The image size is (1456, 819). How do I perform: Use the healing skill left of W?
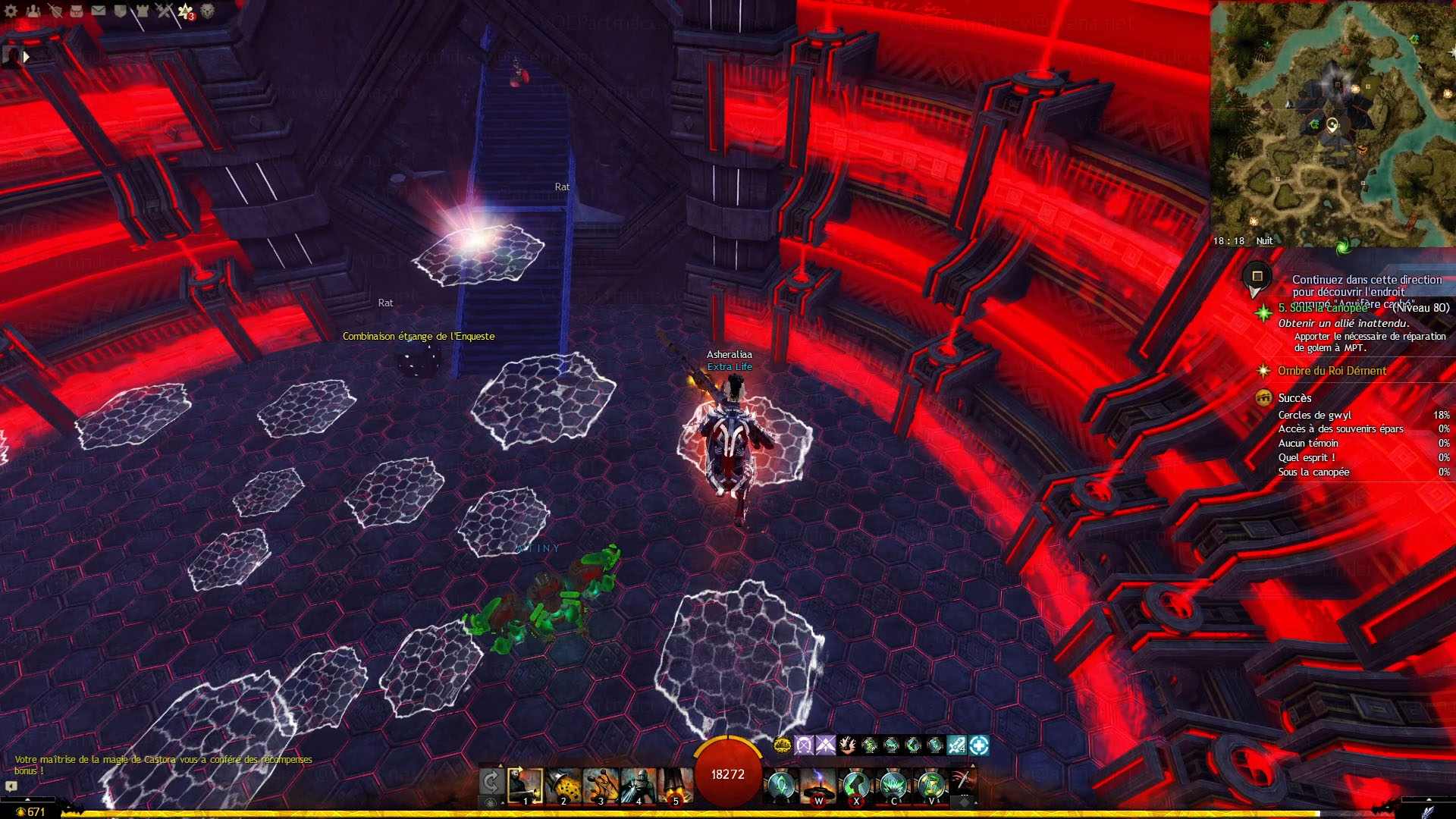(x=781, y=786)
